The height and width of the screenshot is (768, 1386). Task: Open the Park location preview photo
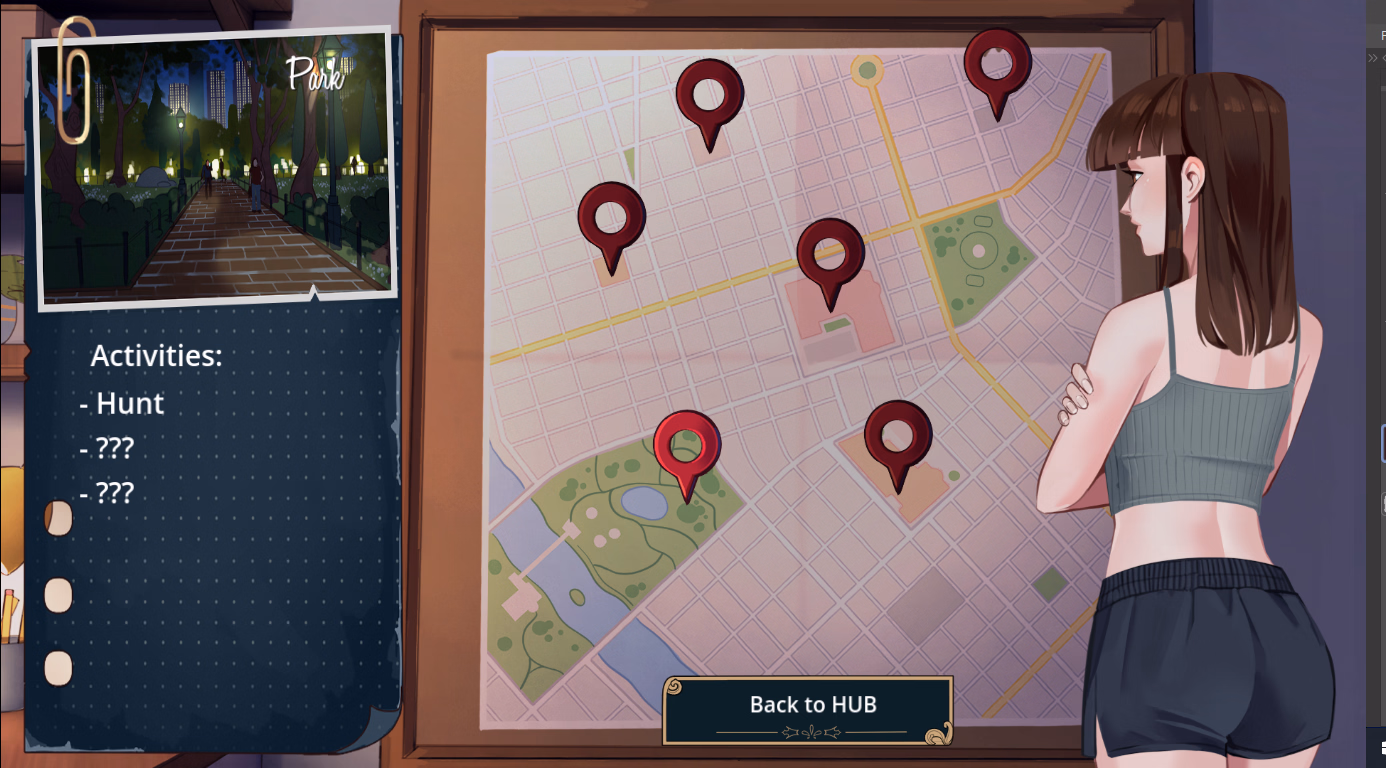214,168
